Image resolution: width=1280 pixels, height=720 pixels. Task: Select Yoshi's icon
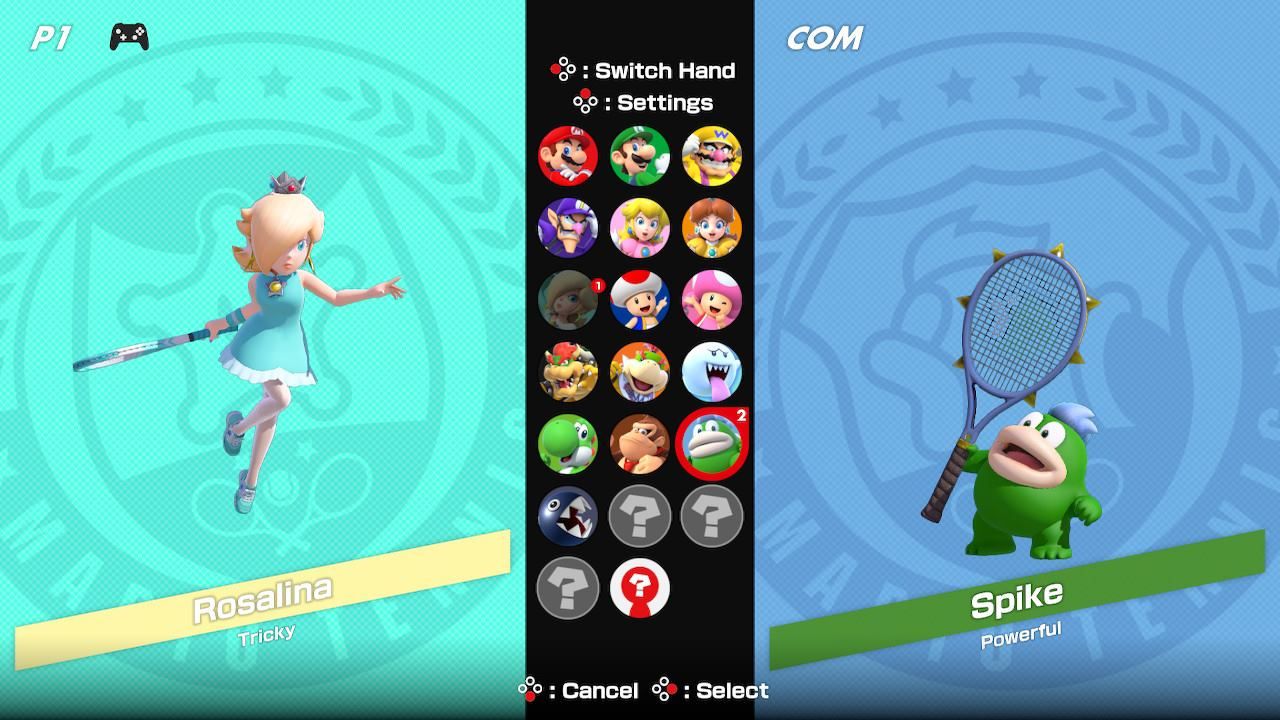pos(567,445)
